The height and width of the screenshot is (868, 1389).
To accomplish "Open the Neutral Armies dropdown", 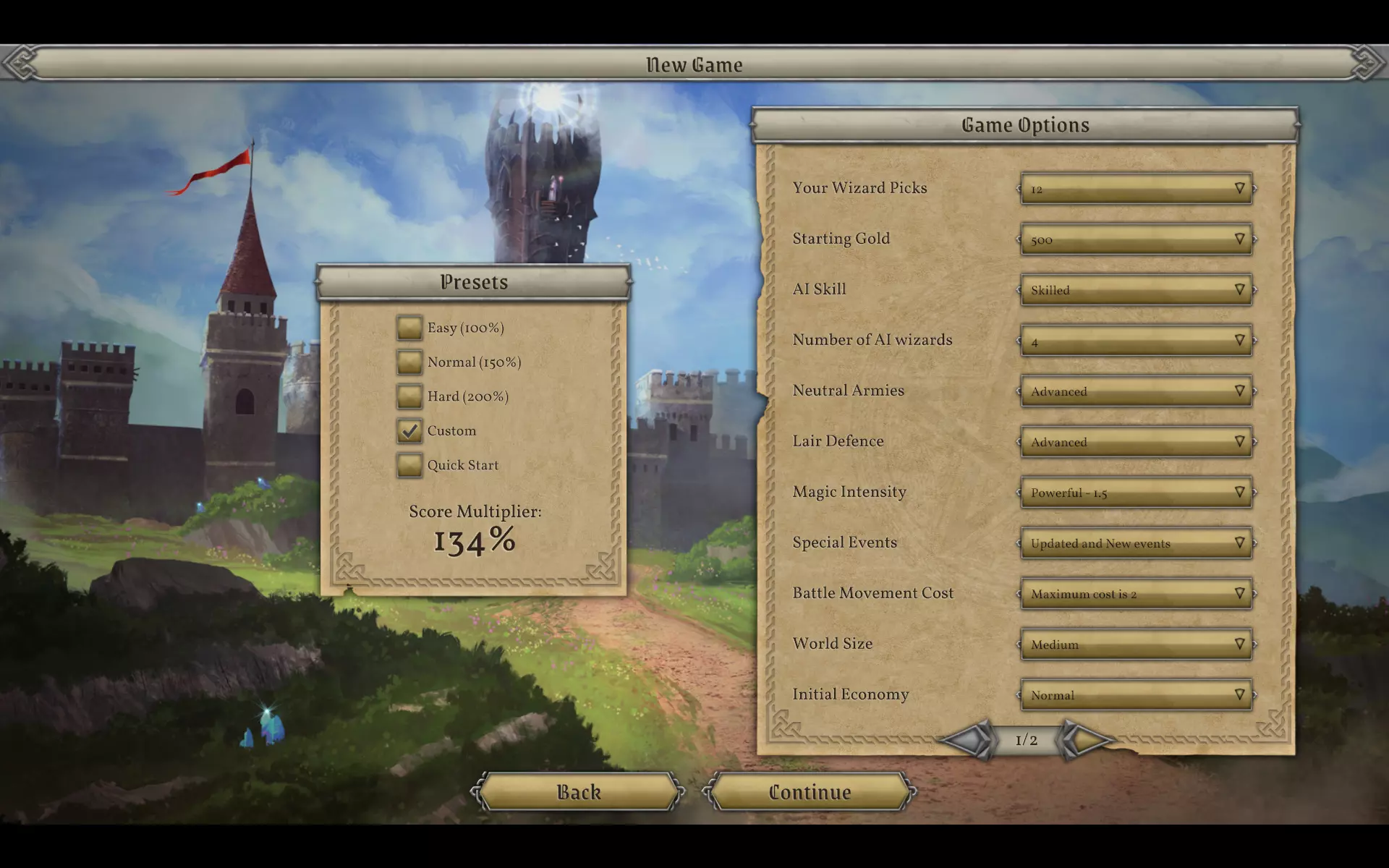I will tap(1136, 391).
